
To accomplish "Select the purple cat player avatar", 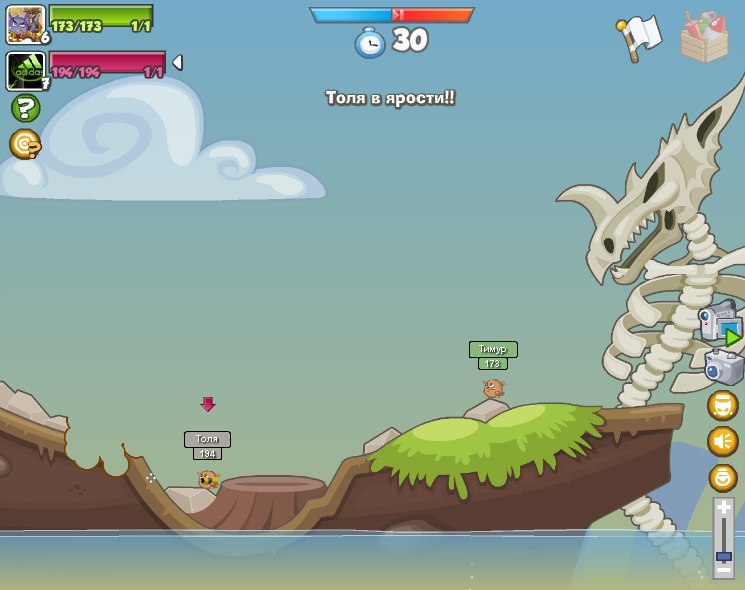I will click(25, 24).
